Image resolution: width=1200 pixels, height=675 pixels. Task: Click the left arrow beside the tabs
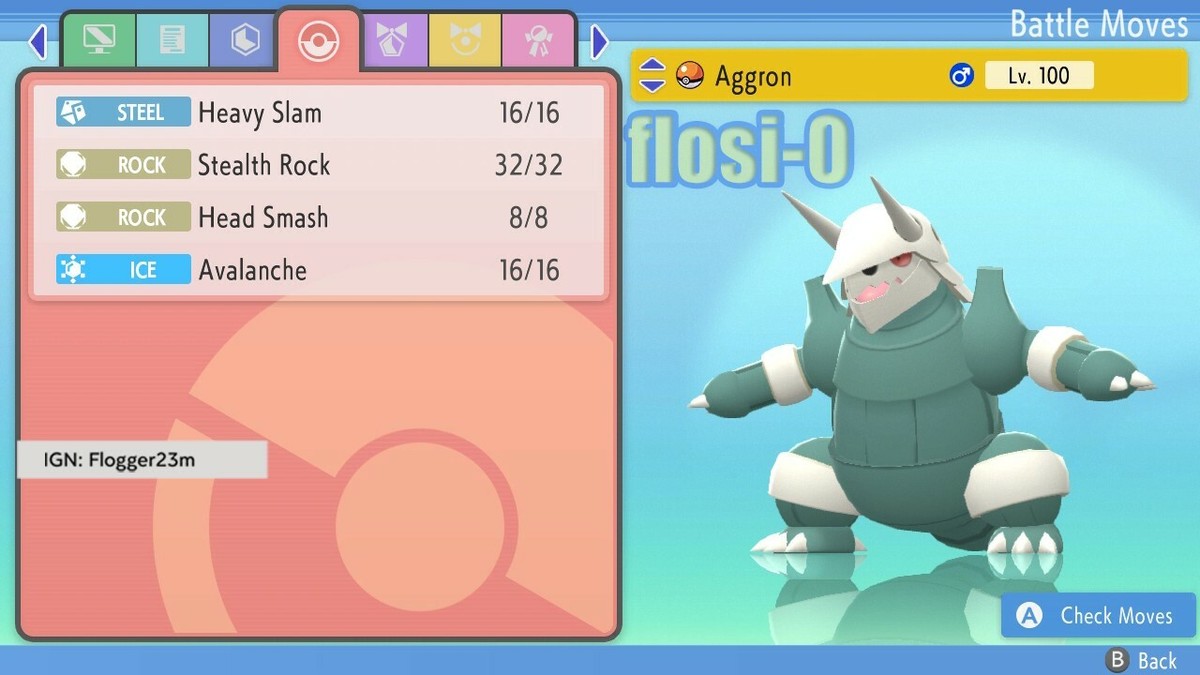38,41
